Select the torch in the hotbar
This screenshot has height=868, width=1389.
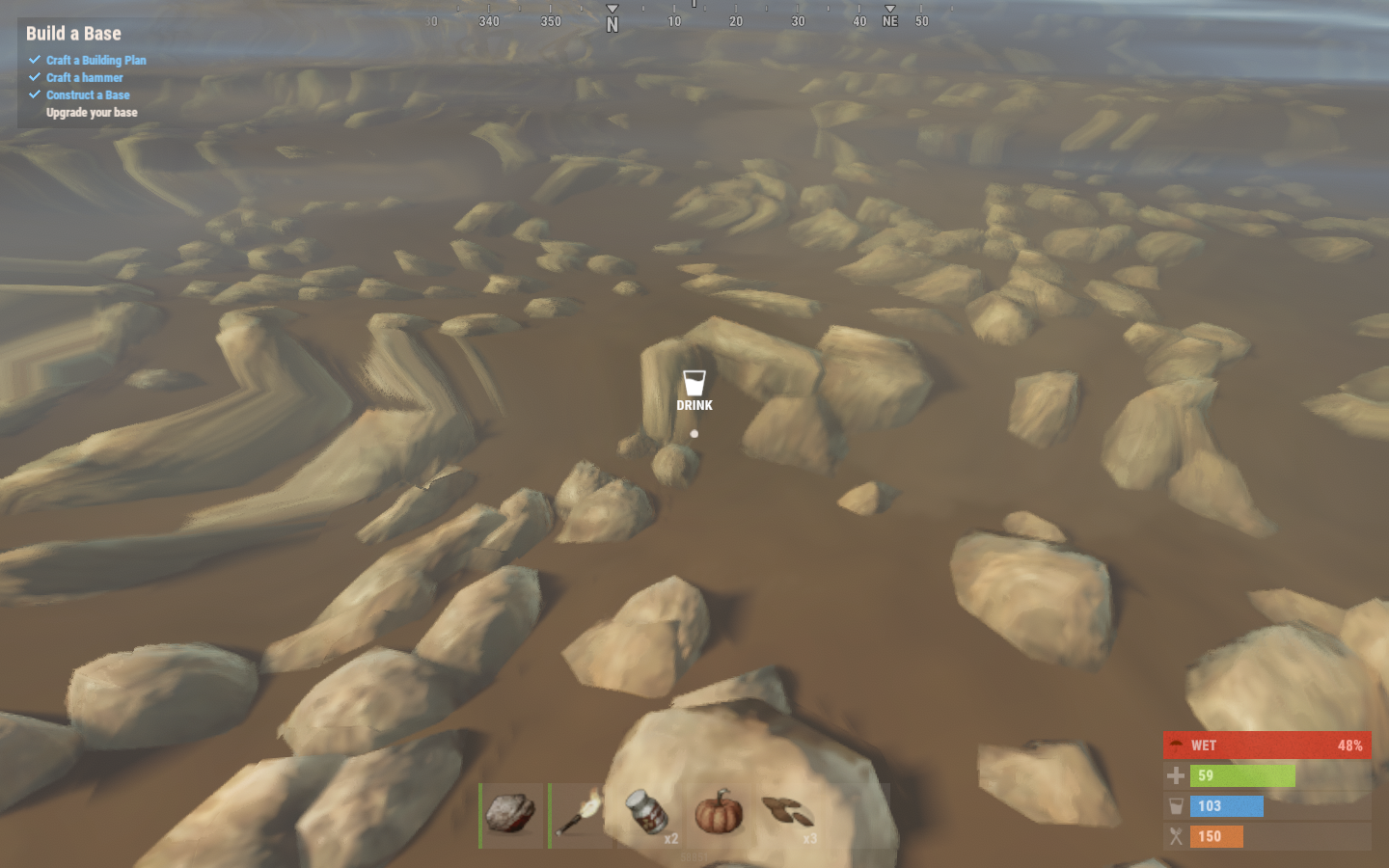(x=580, y=815)
